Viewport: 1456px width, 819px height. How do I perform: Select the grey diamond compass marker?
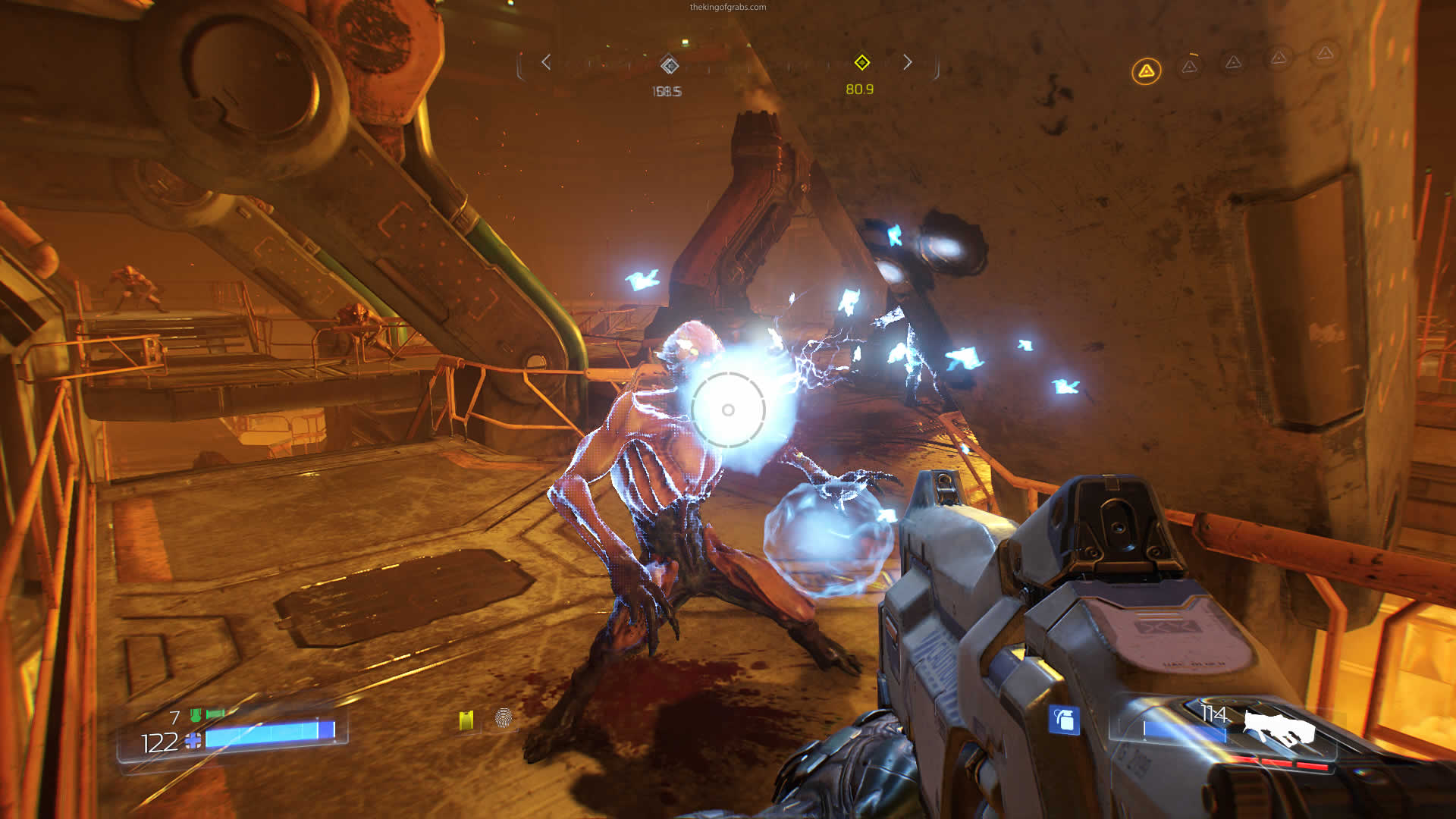pos(669,65)
